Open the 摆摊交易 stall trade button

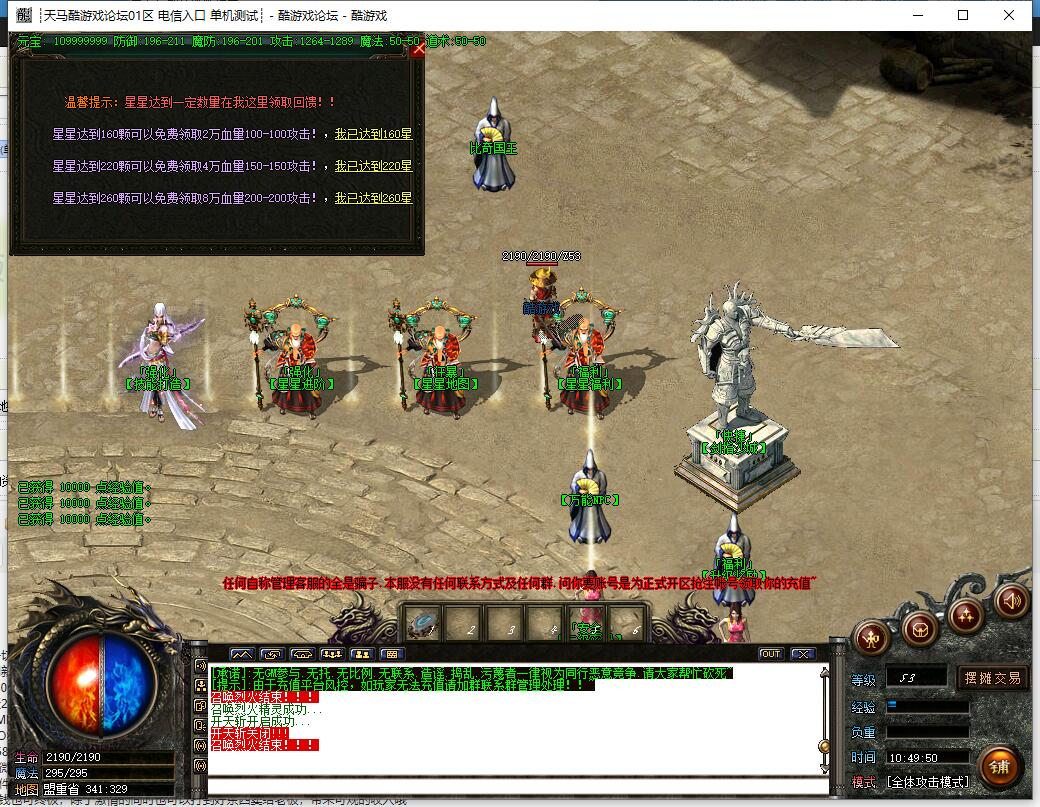(x=993, y=678)
